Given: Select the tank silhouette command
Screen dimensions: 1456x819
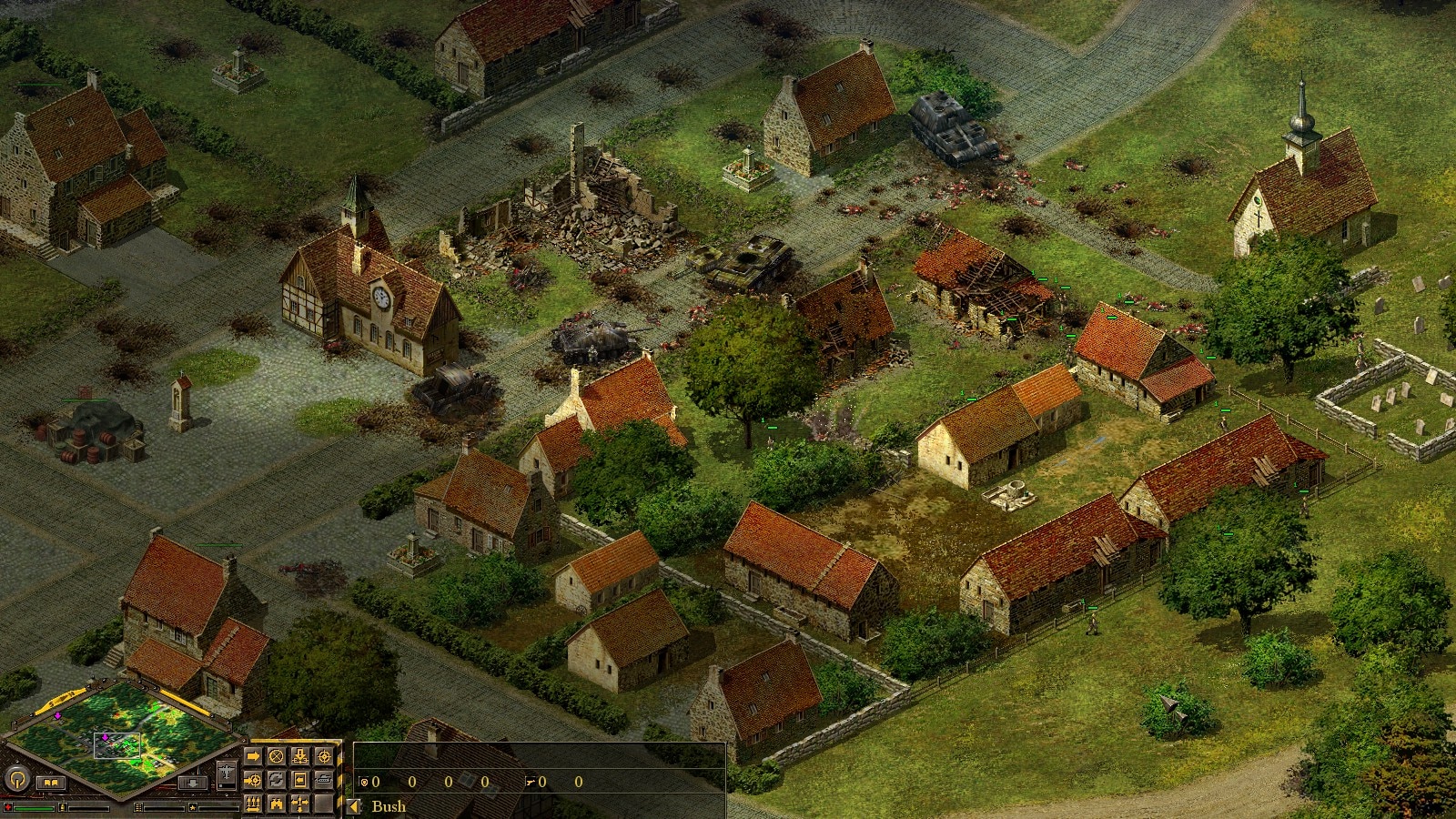Looking at the screenshot, I should (x=323, y=780).
